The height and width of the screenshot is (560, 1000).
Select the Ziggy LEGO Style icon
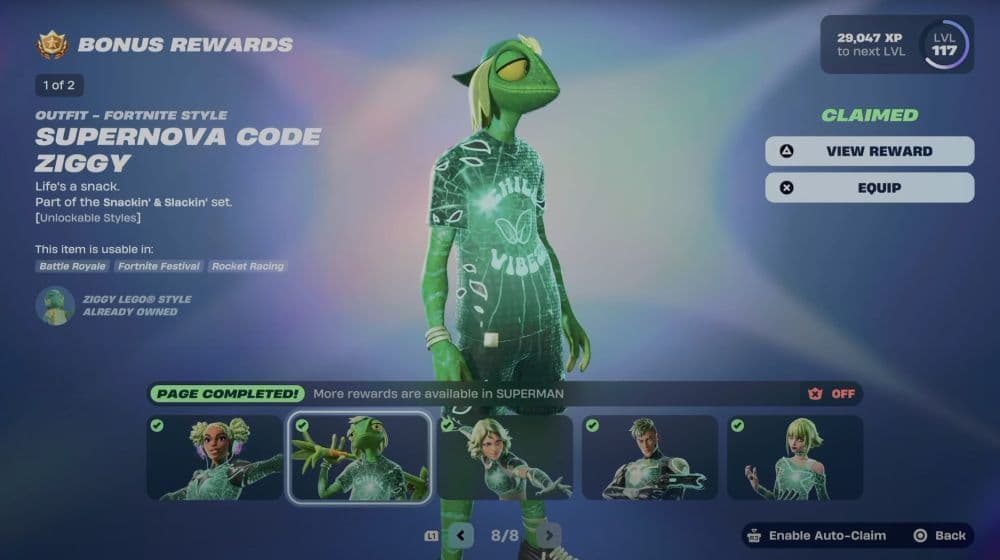pos(55,305)
